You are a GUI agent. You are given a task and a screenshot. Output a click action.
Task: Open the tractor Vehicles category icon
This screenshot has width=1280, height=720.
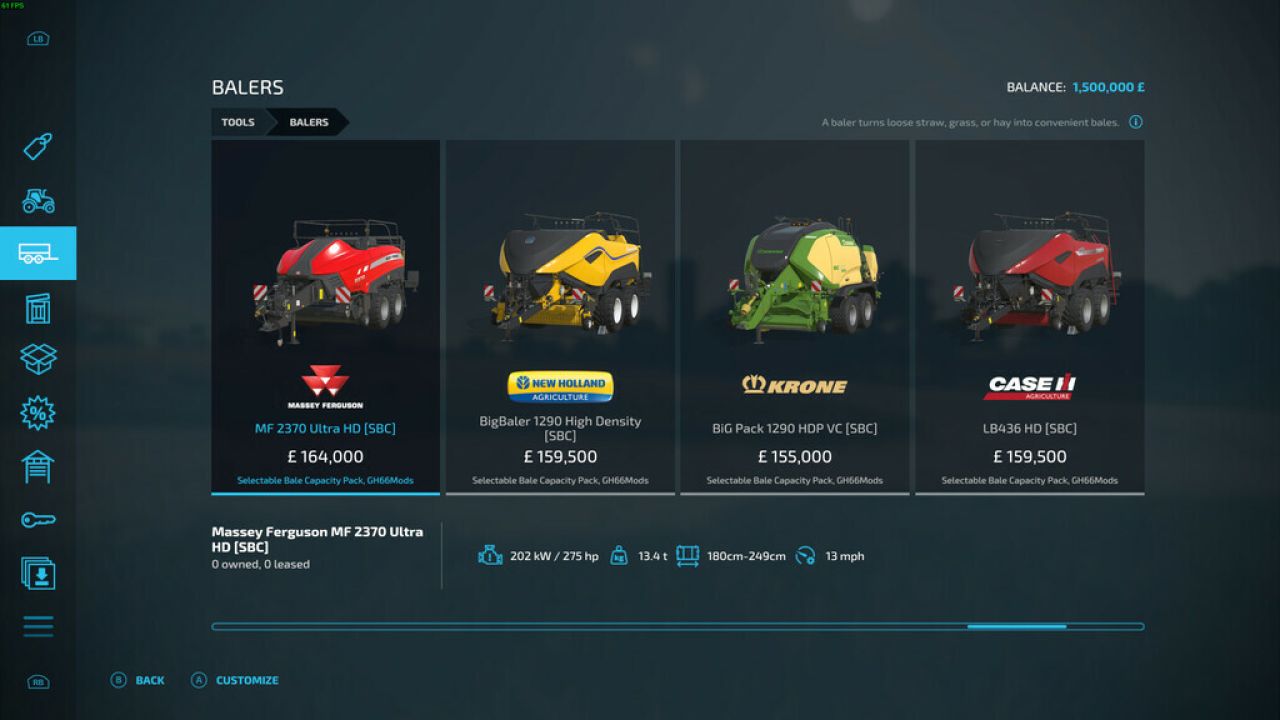[x=38, y=201]
